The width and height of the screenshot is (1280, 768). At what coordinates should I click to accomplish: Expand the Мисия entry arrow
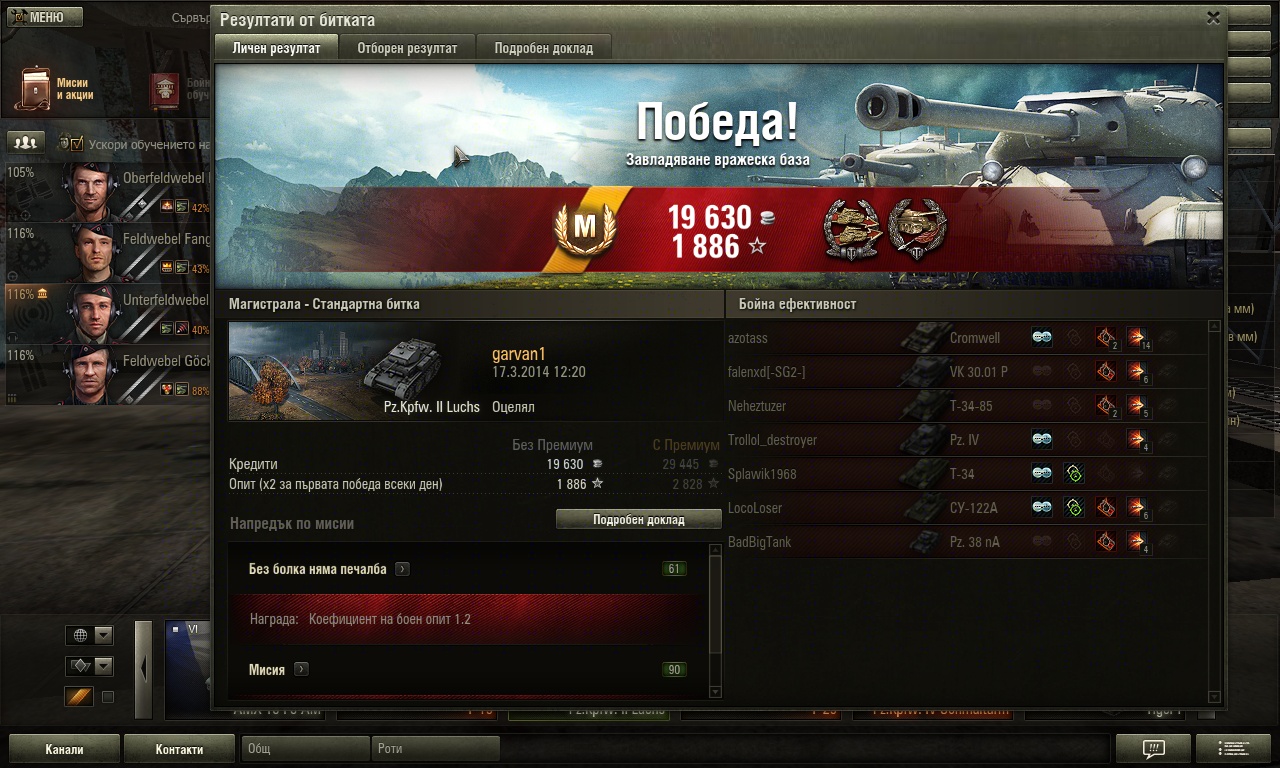click(301, 670)
